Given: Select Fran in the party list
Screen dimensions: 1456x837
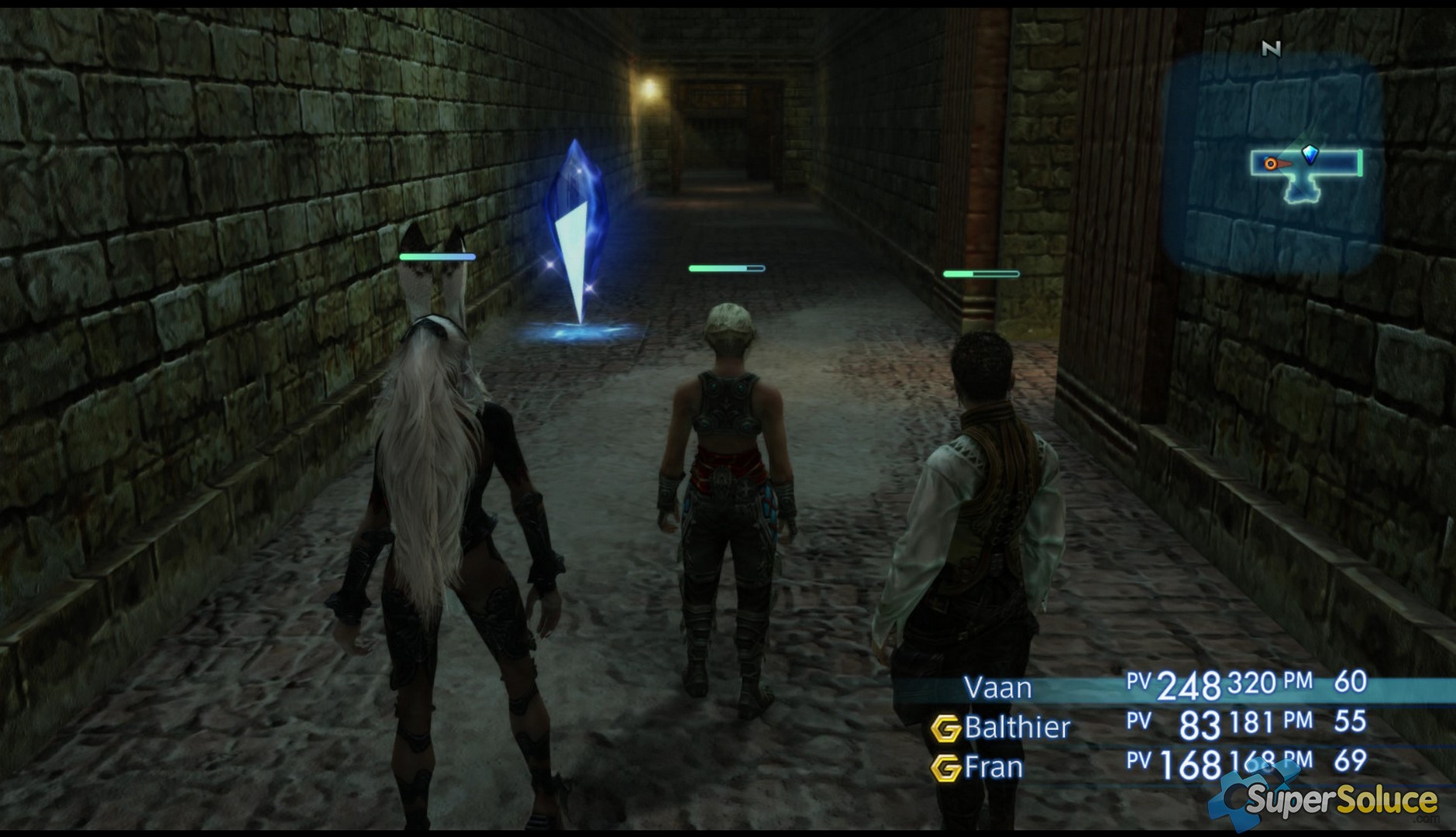Looking at the screenshot, I should (993, 767).
